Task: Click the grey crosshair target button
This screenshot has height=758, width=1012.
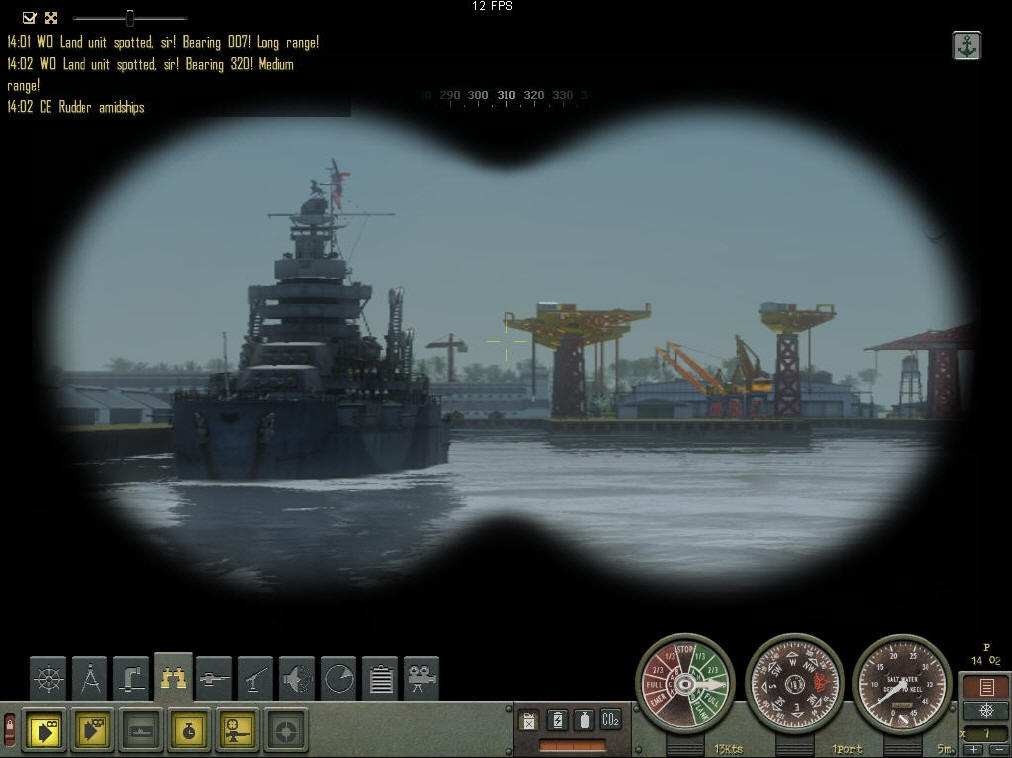Action: pyautogui.click(x=286, y=730)
